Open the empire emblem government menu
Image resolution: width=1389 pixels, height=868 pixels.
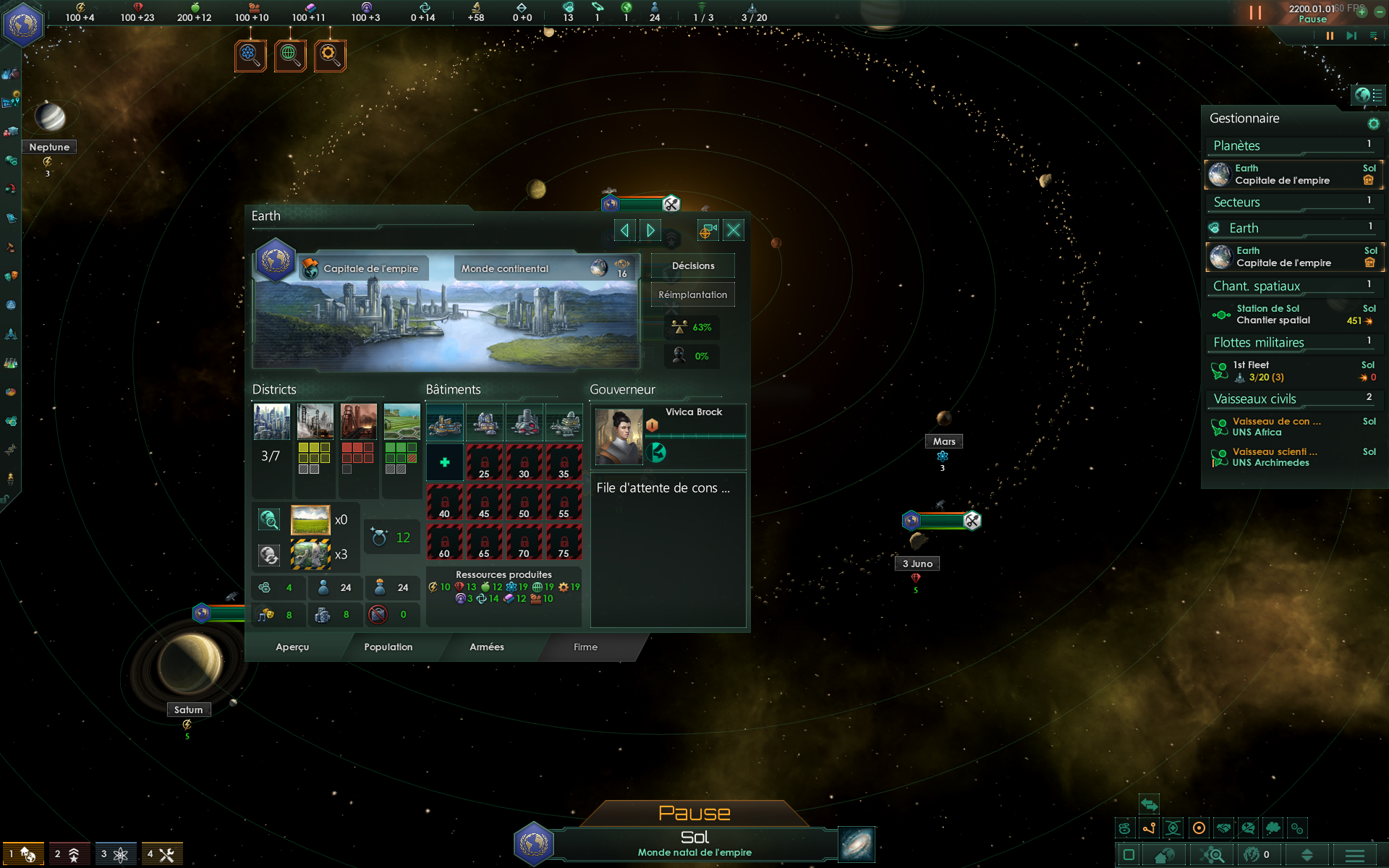tap(23, 25)
